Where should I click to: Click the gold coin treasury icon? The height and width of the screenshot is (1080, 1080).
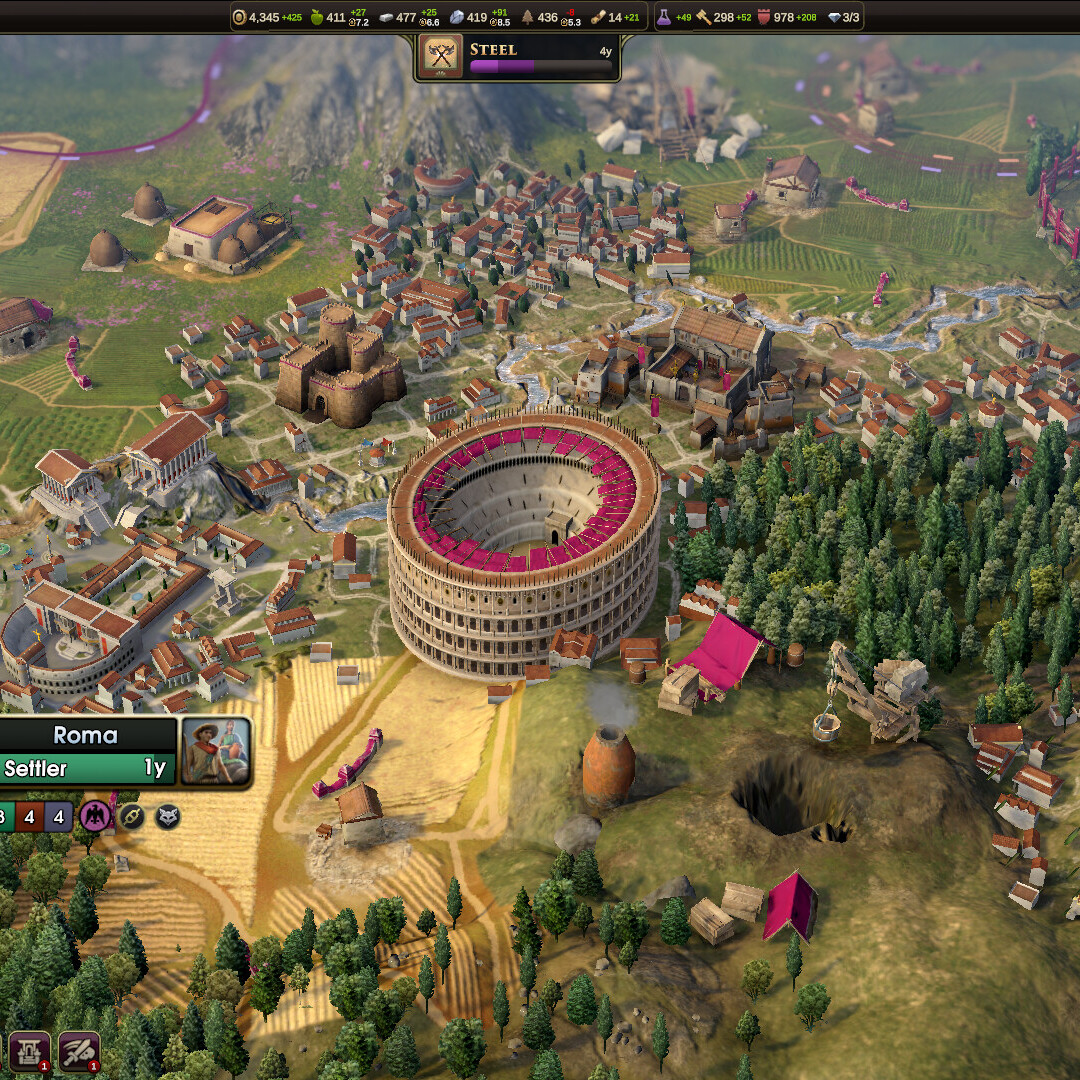click(239, 17)
